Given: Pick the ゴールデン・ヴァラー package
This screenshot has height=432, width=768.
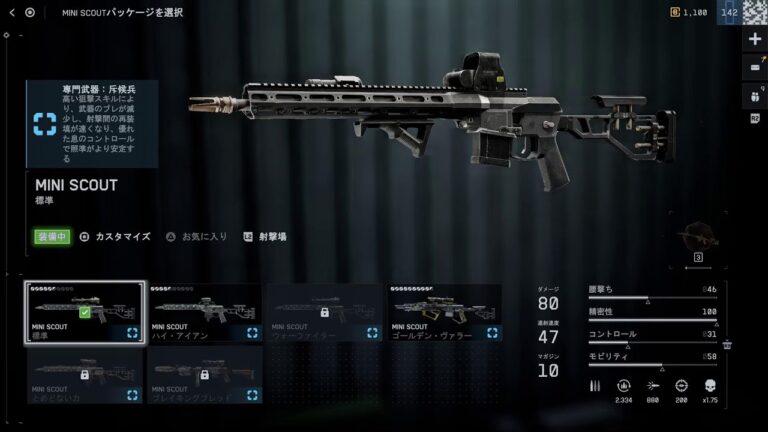Looking at the screenshot, I should click(x=444, y=313).
